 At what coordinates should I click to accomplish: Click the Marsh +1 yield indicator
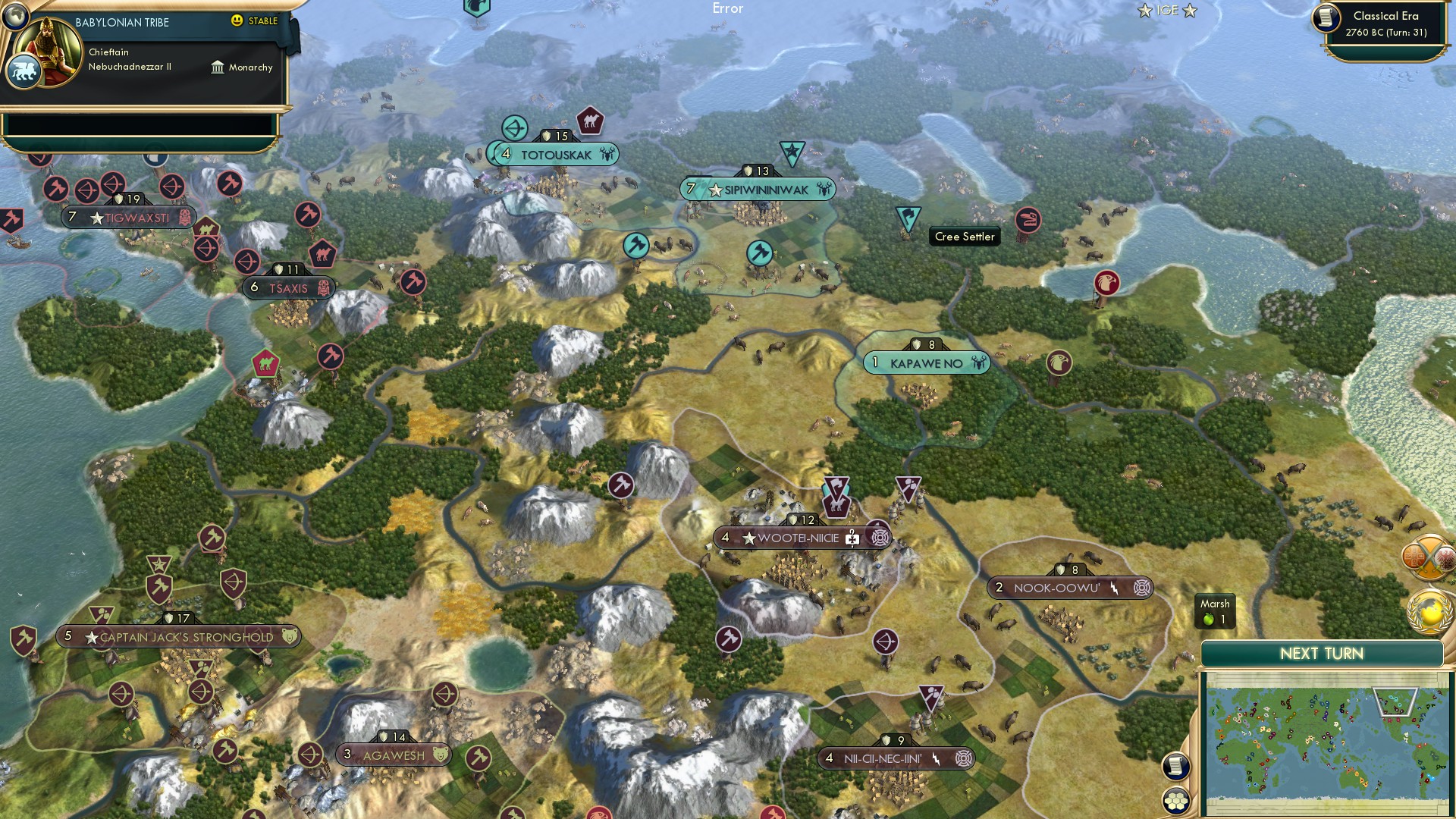click(1216, 611)
